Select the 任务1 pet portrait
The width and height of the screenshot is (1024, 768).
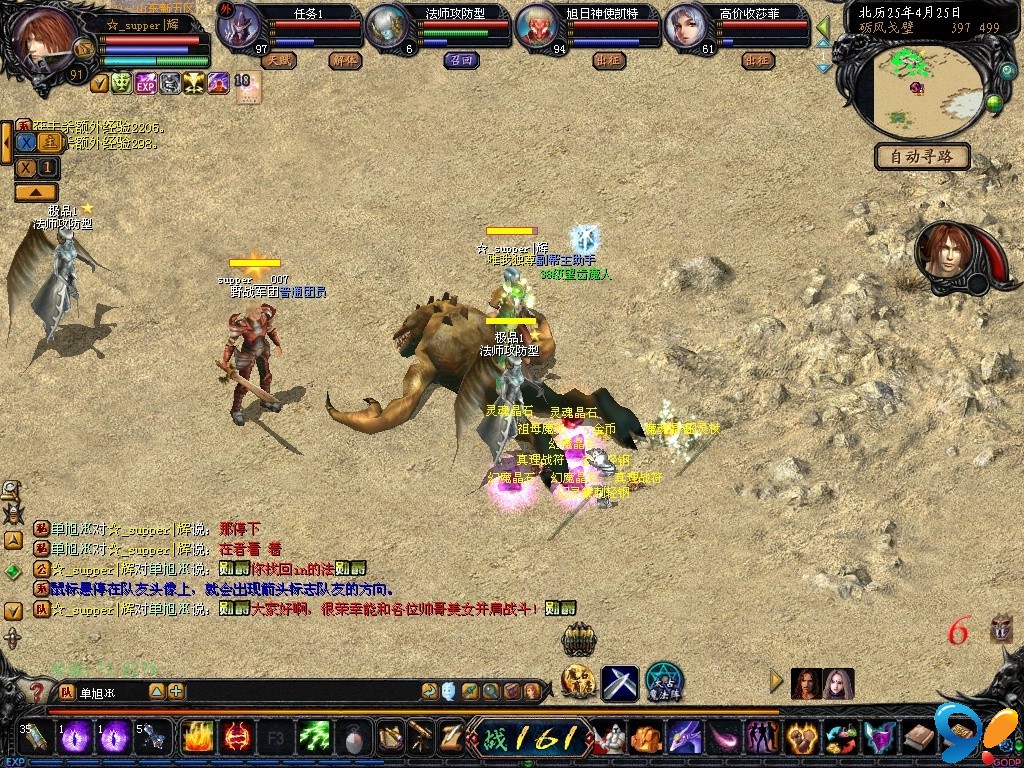pyautogui.click(x=242, y=28)
